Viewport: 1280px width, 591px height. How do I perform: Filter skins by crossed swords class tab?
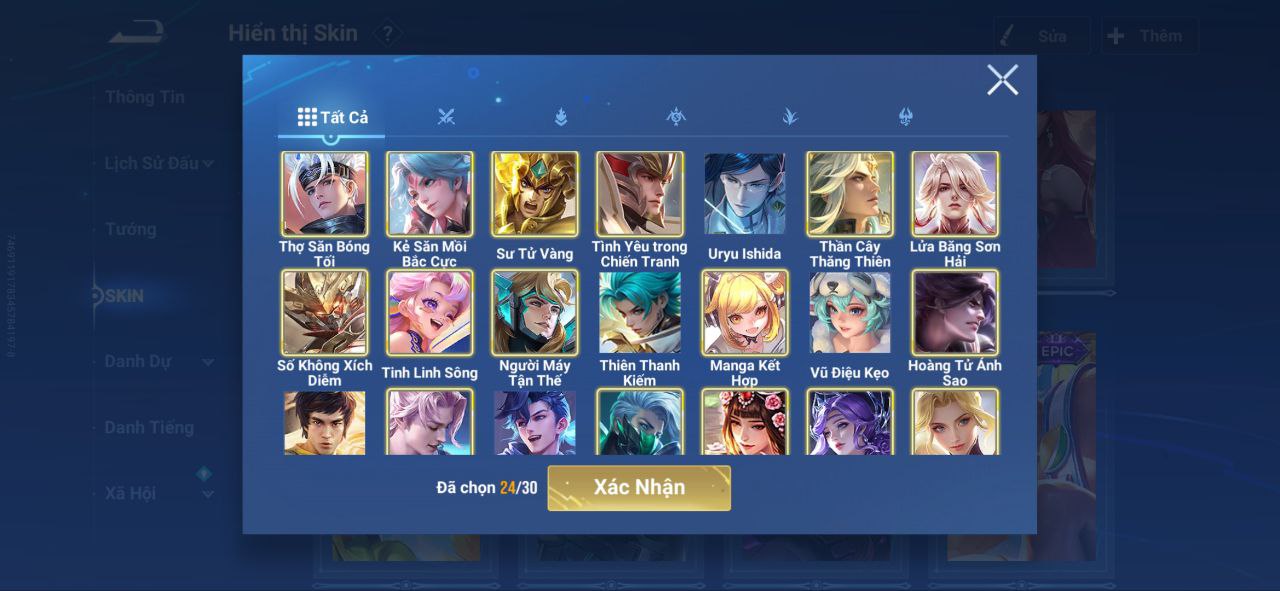tap(446, 117)
